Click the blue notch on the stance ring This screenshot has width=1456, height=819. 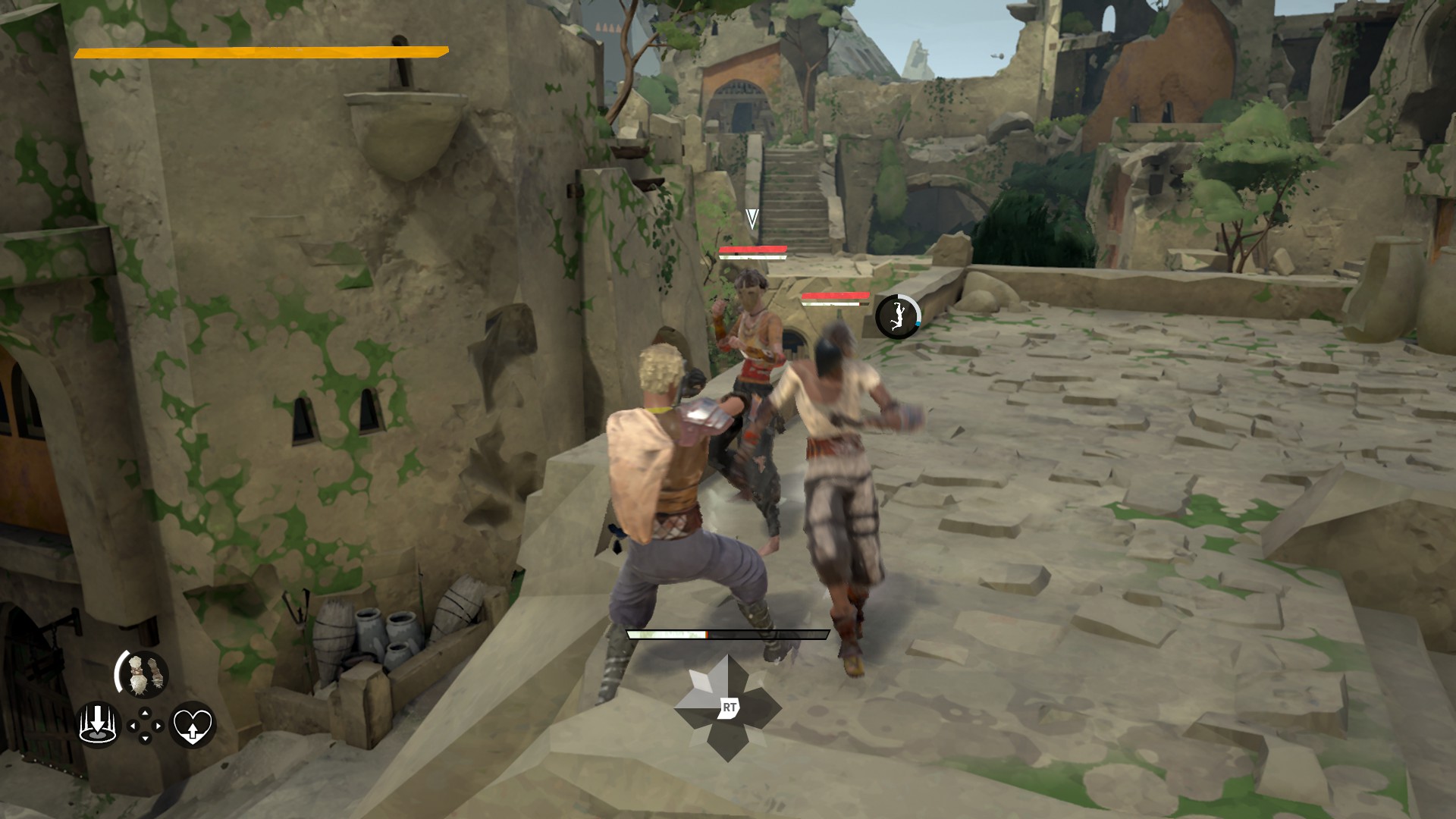pos(918,323)
